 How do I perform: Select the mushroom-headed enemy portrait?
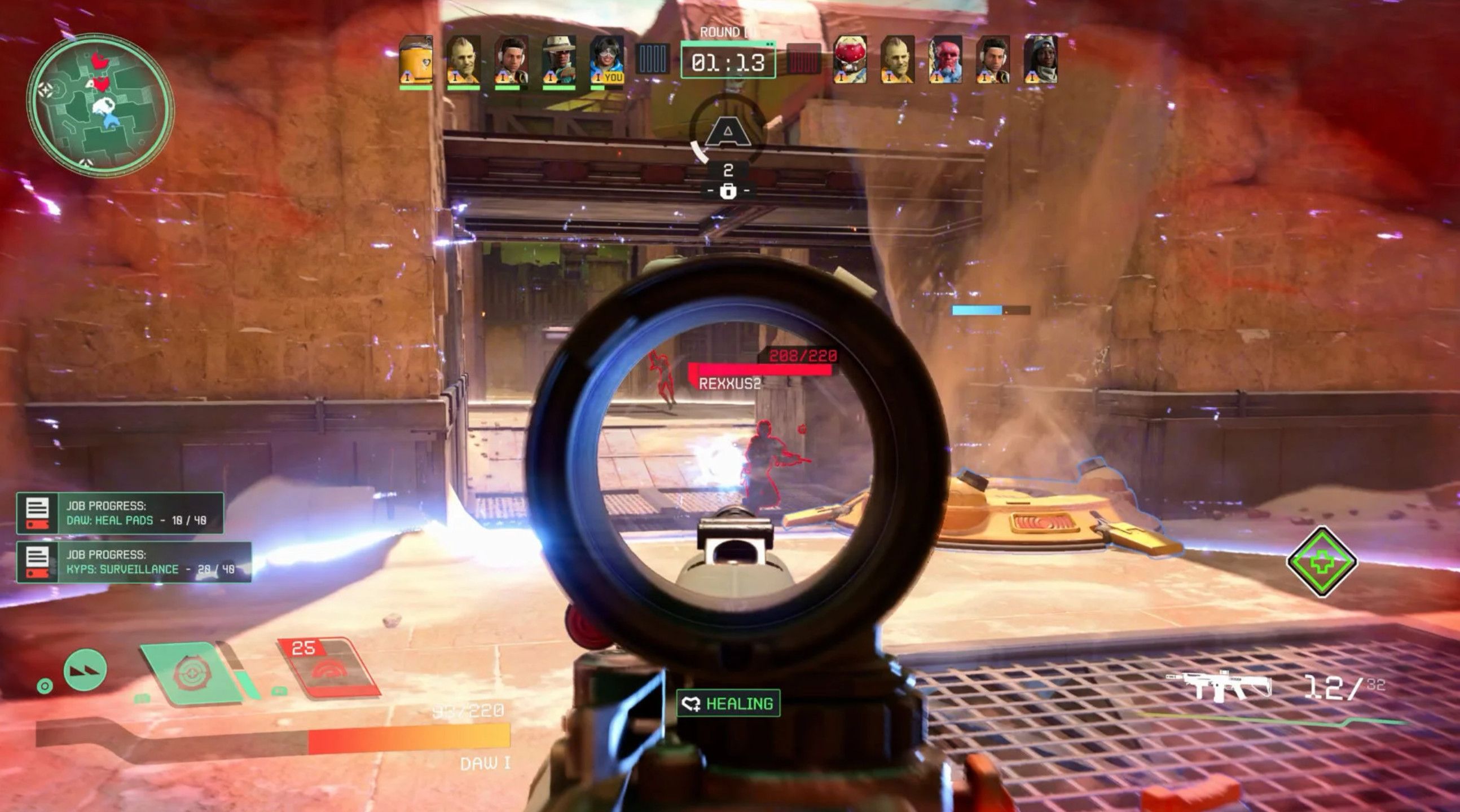850,60
